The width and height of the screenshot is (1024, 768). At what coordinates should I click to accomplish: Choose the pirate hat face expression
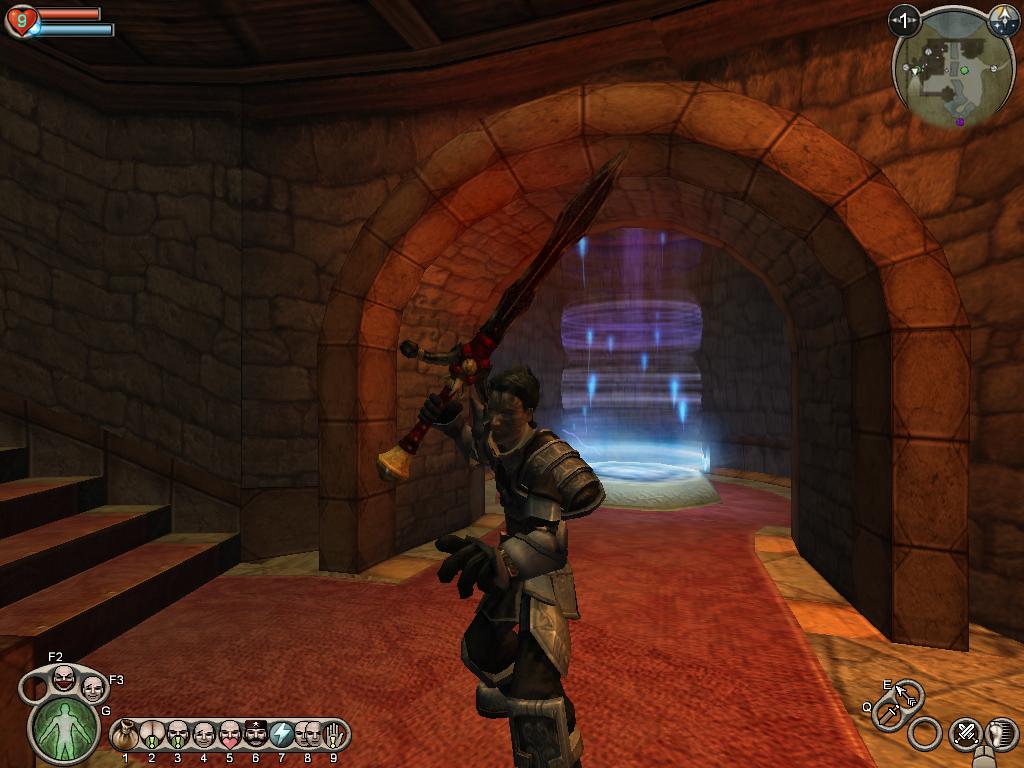[x=255, y=735]
